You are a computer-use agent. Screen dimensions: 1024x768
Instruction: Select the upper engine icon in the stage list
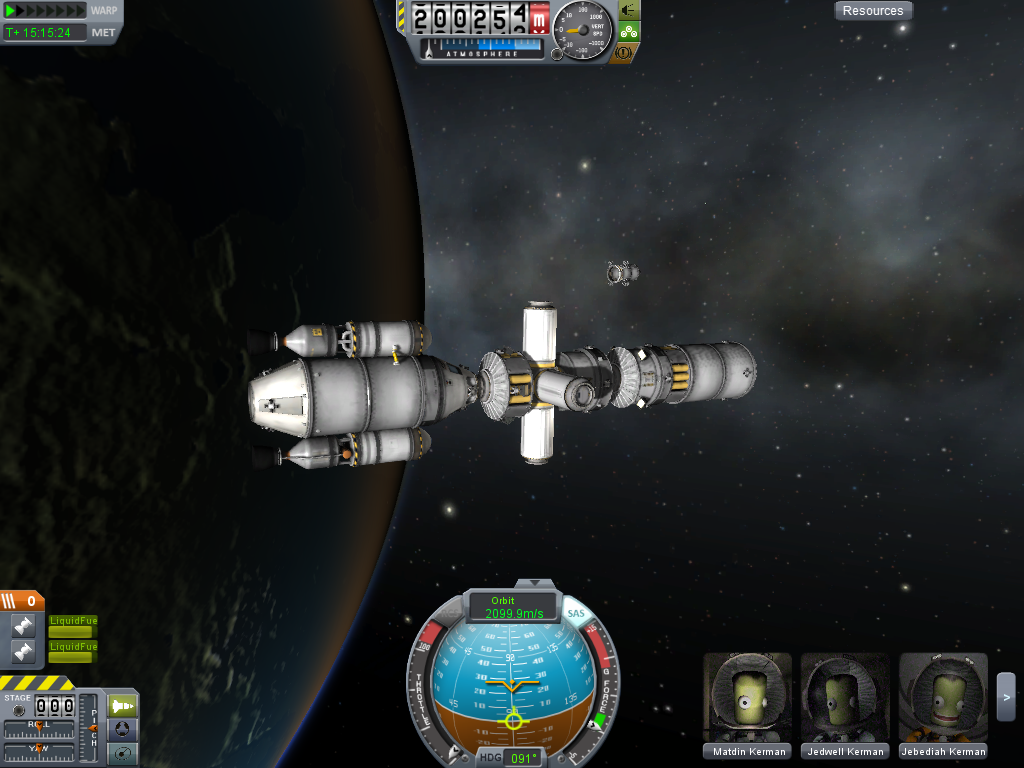tap(23, 627)
